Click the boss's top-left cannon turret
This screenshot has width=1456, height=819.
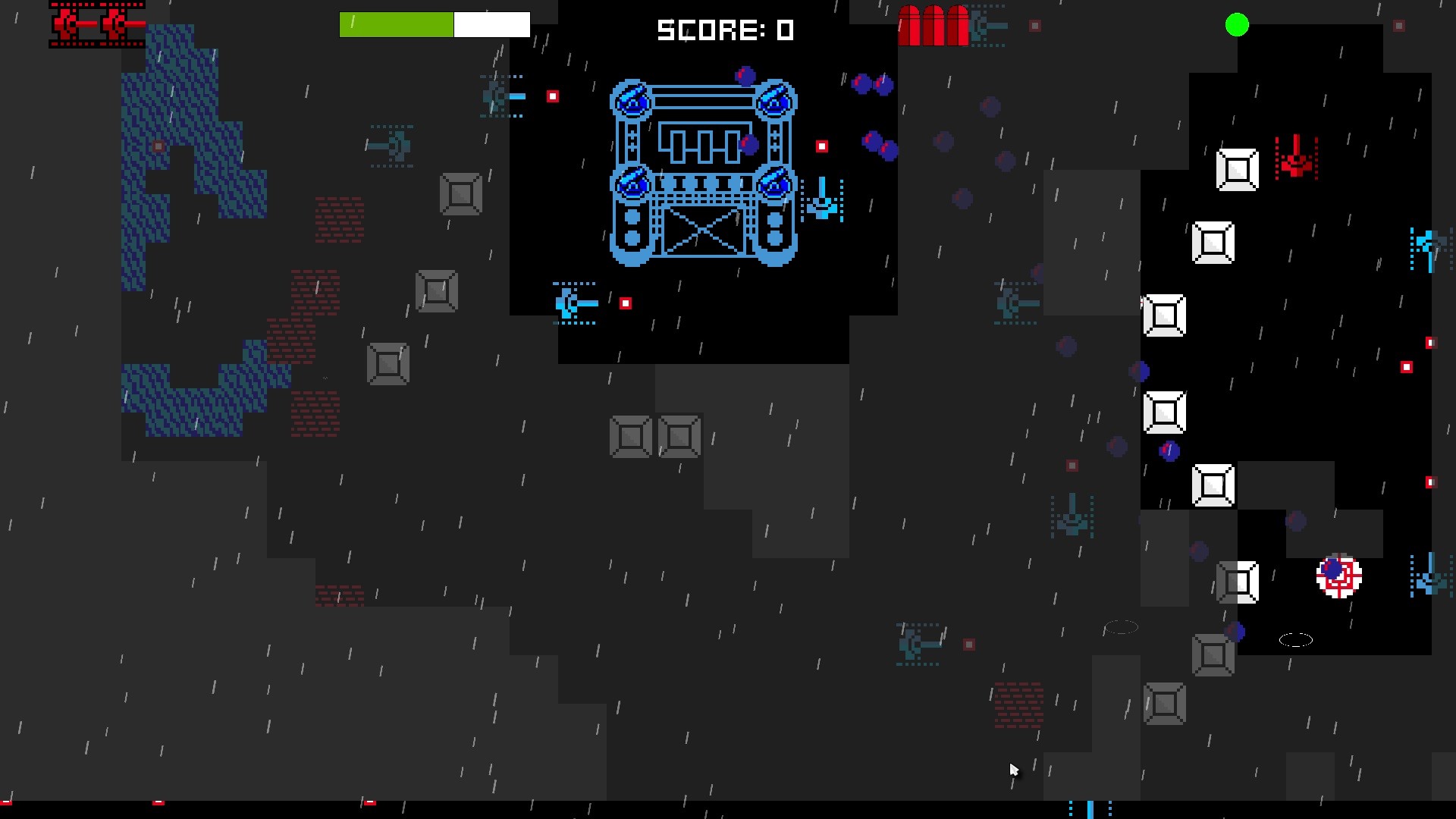(631, 100)
